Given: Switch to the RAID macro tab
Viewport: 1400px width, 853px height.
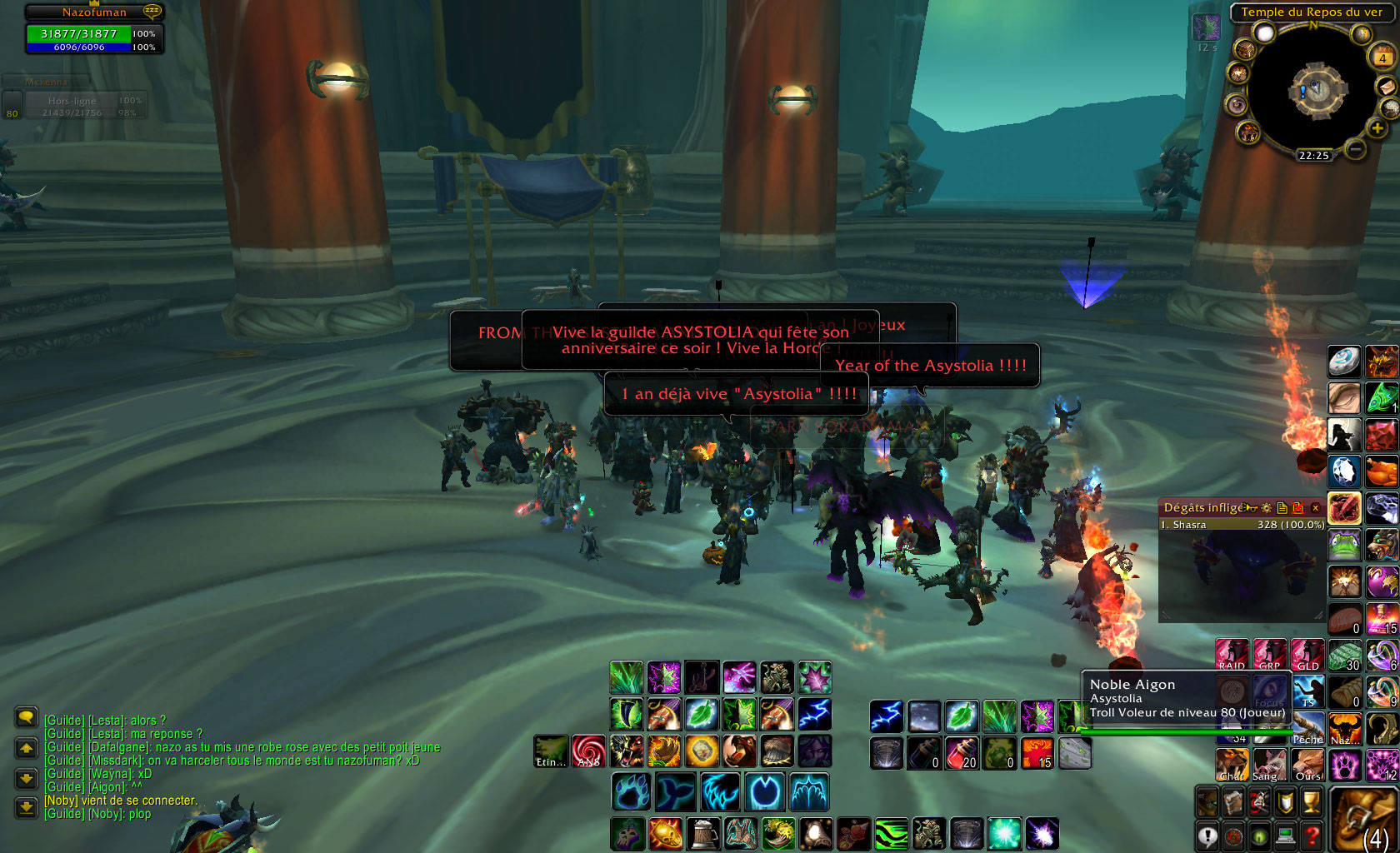Looking at the screenshot, I should 1232,655.
